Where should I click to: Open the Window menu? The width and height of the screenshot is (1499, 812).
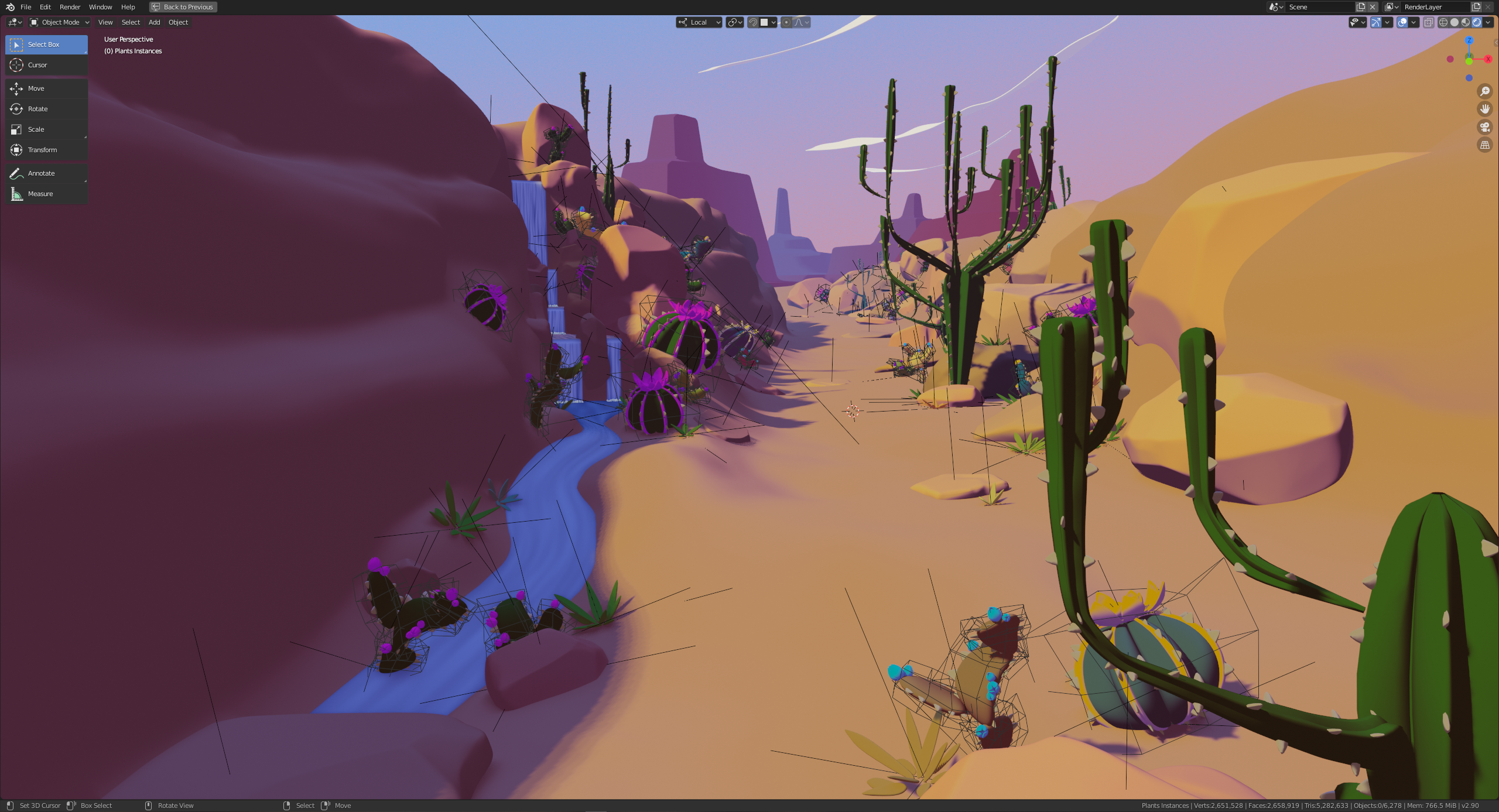click(100, 7)
